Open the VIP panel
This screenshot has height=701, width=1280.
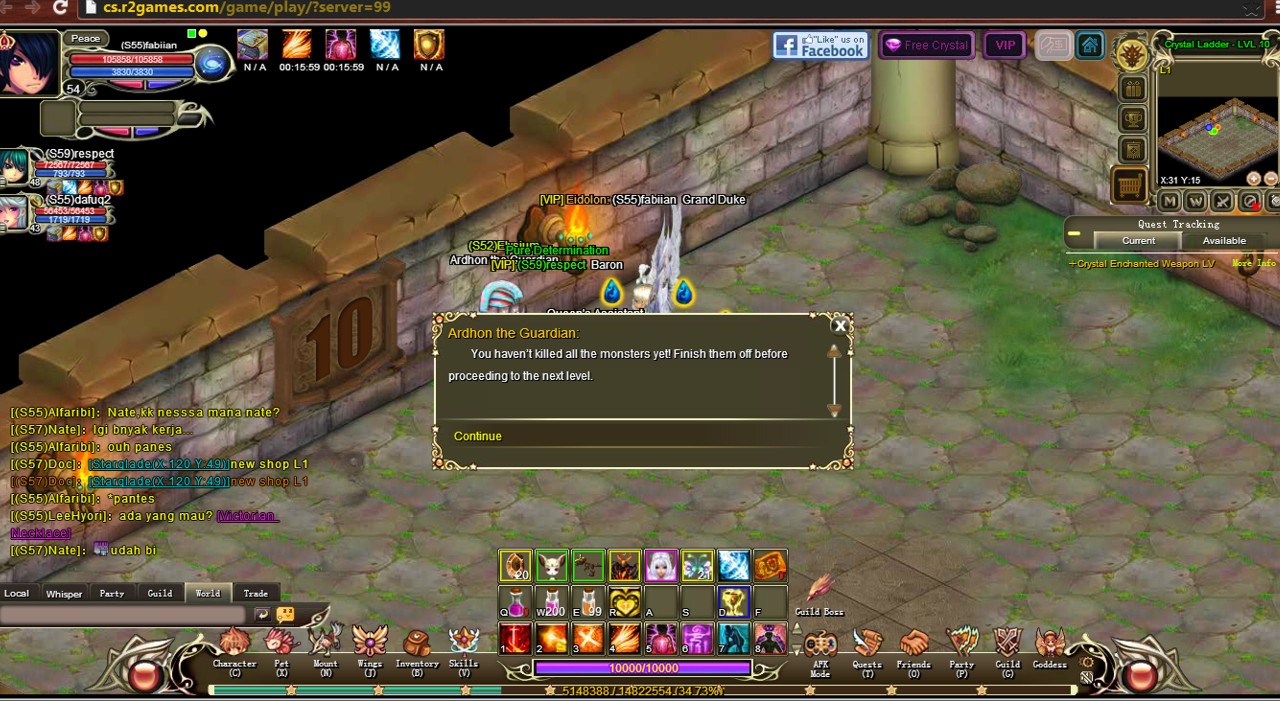coord(1004,45)
